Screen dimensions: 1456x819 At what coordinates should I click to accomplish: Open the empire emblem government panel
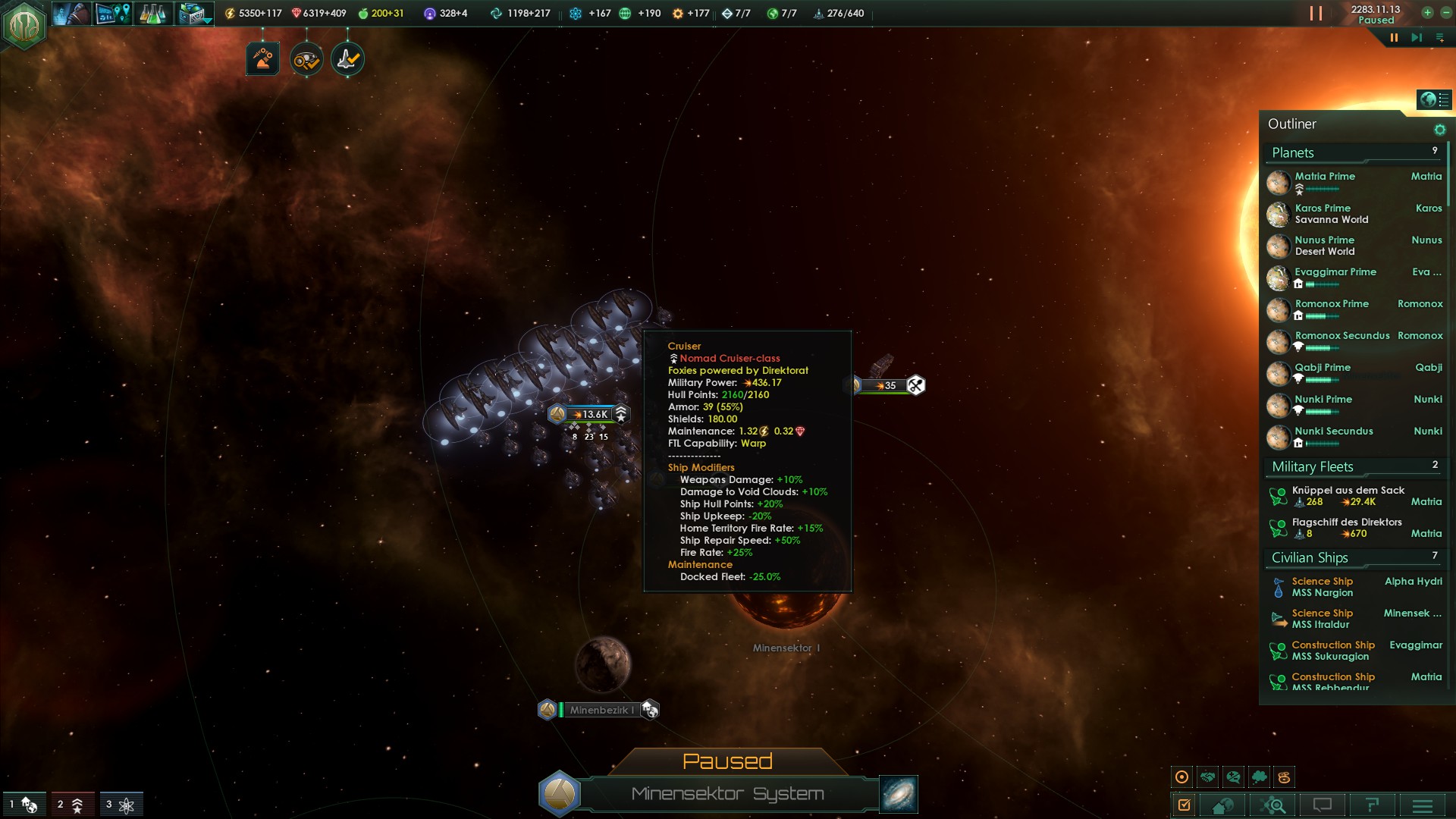coord(24,25)
